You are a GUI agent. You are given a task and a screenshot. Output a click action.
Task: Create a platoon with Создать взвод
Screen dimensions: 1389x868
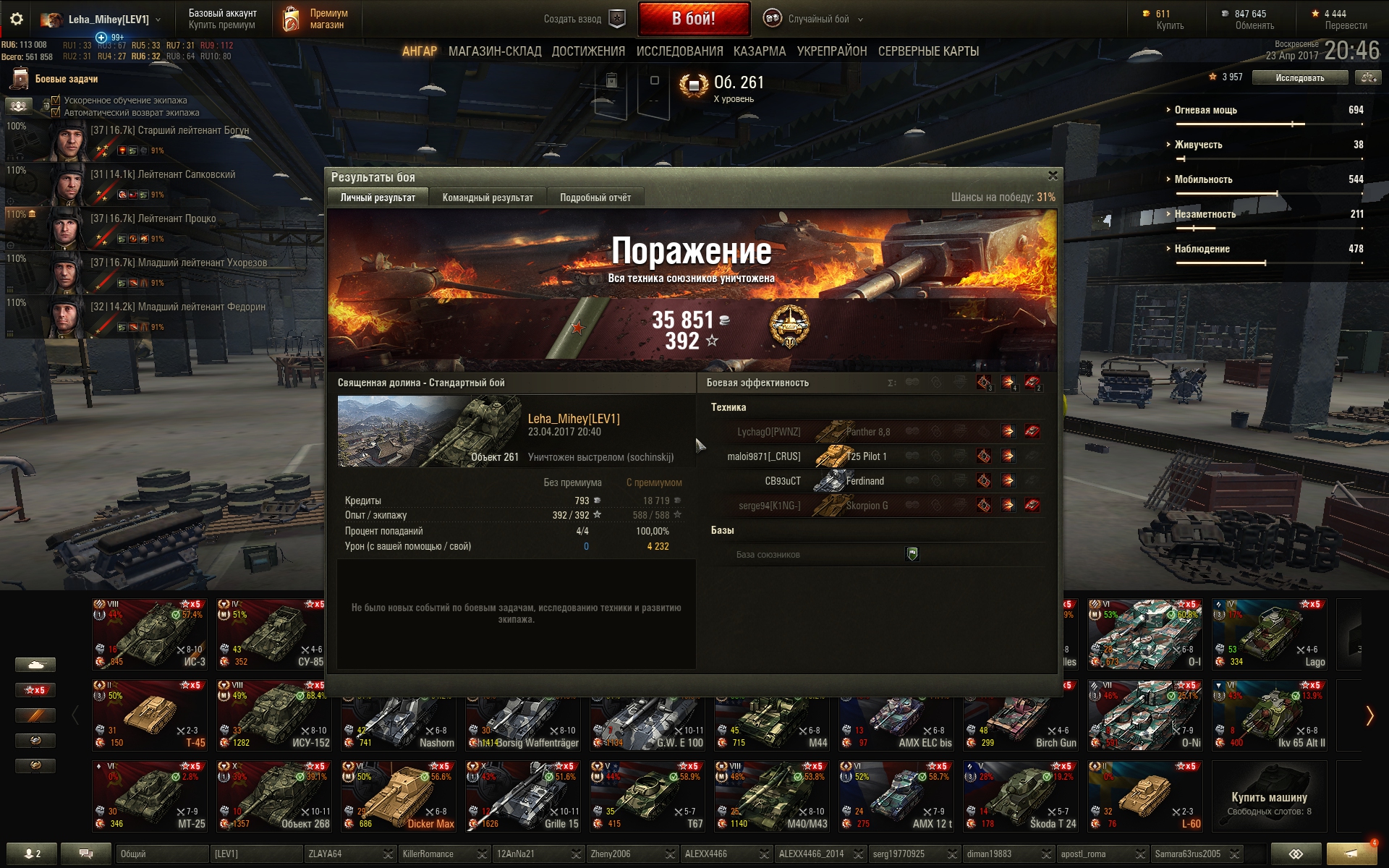pyautogui.click(x=583, y=20)
